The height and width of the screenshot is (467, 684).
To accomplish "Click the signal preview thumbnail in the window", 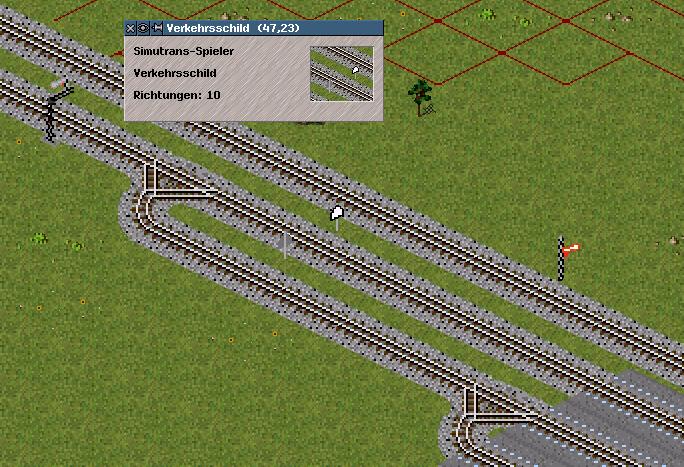I will point(341,73).
